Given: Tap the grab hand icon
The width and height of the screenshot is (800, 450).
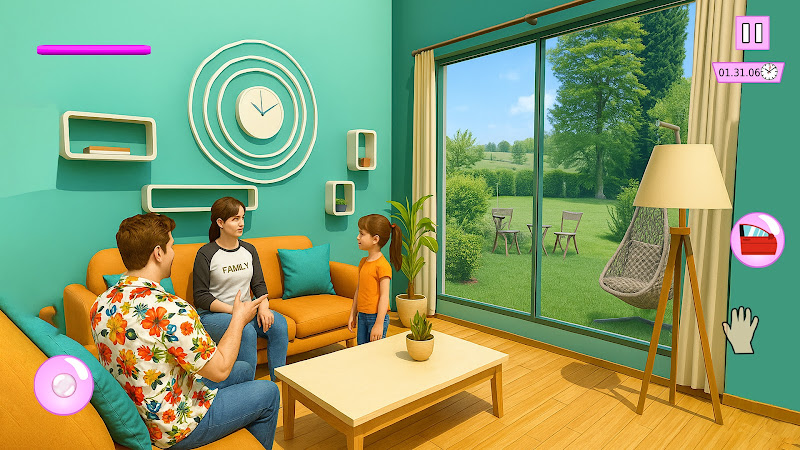Looking at the screenshot, I should (741, 330).
